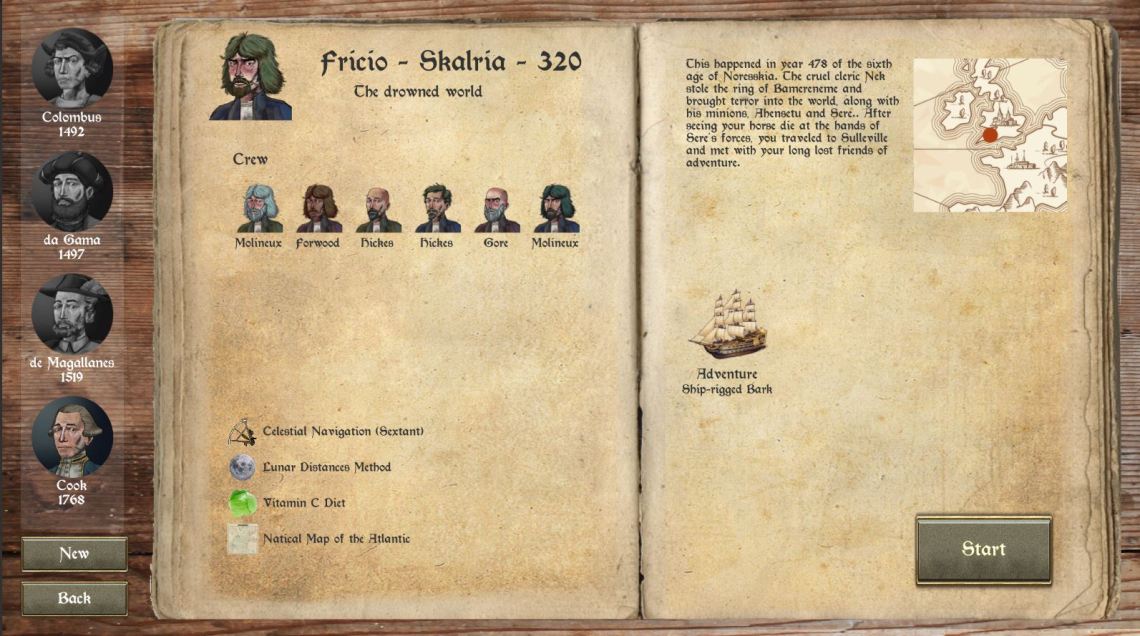Choose the da Gama 1497 expedition
The image size is (1140, 636).
point(72,192)
